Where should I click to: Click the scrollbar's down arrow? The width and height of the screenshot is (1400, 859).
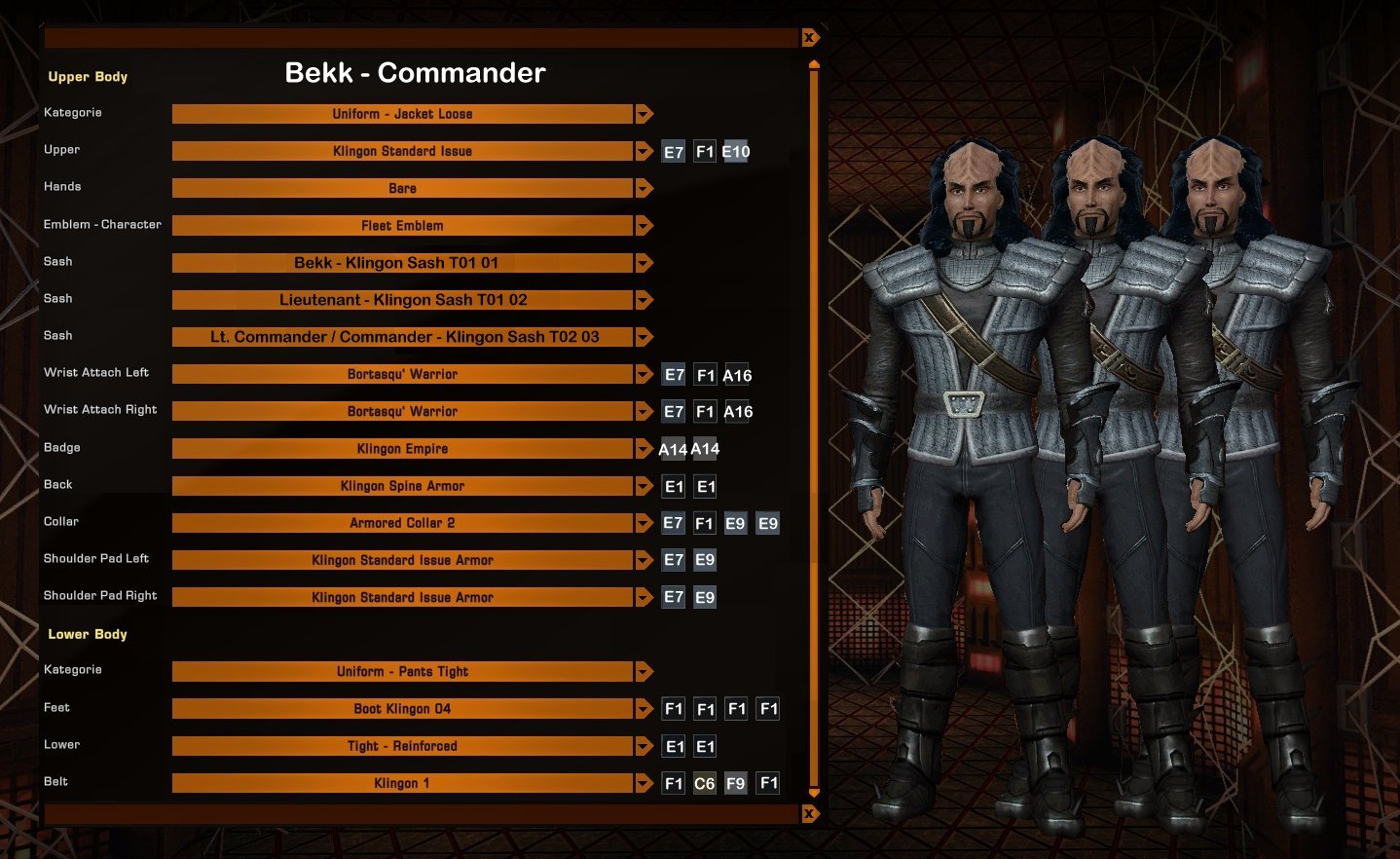(x=814, y=793)
